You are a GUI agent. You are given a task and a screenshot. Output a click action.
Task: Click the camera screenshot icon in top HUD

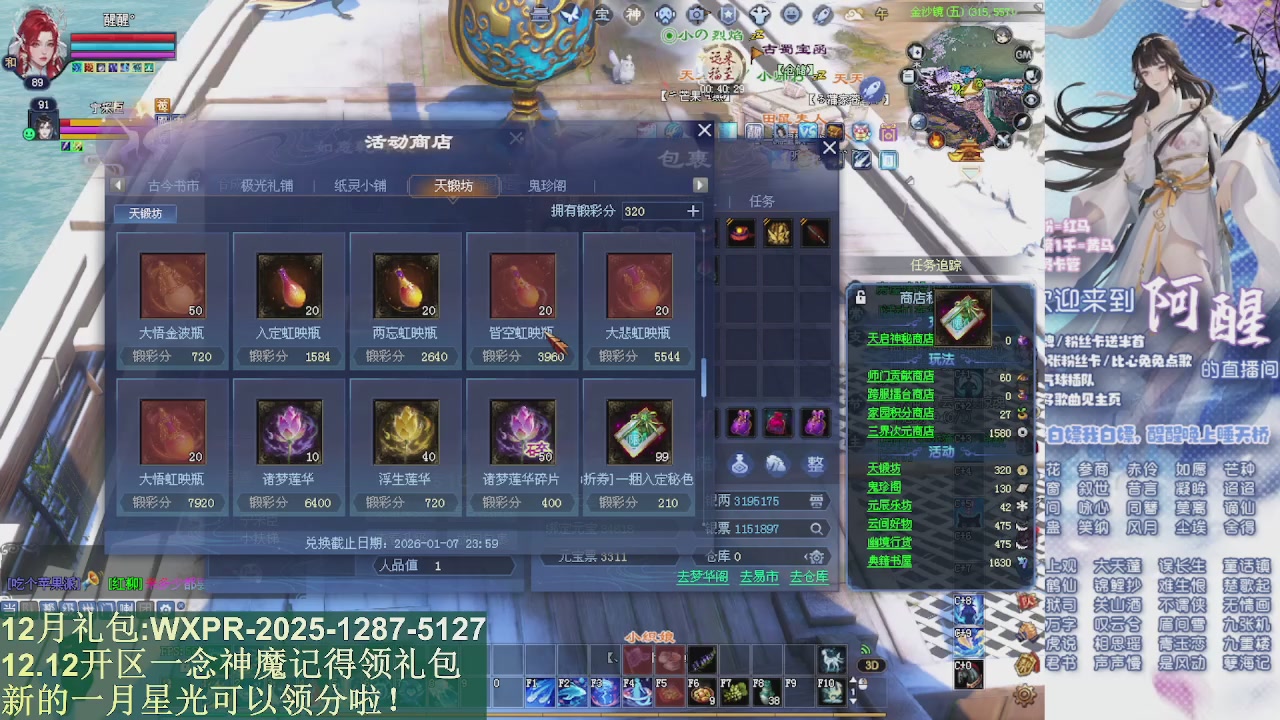click(x=696, y=14)
